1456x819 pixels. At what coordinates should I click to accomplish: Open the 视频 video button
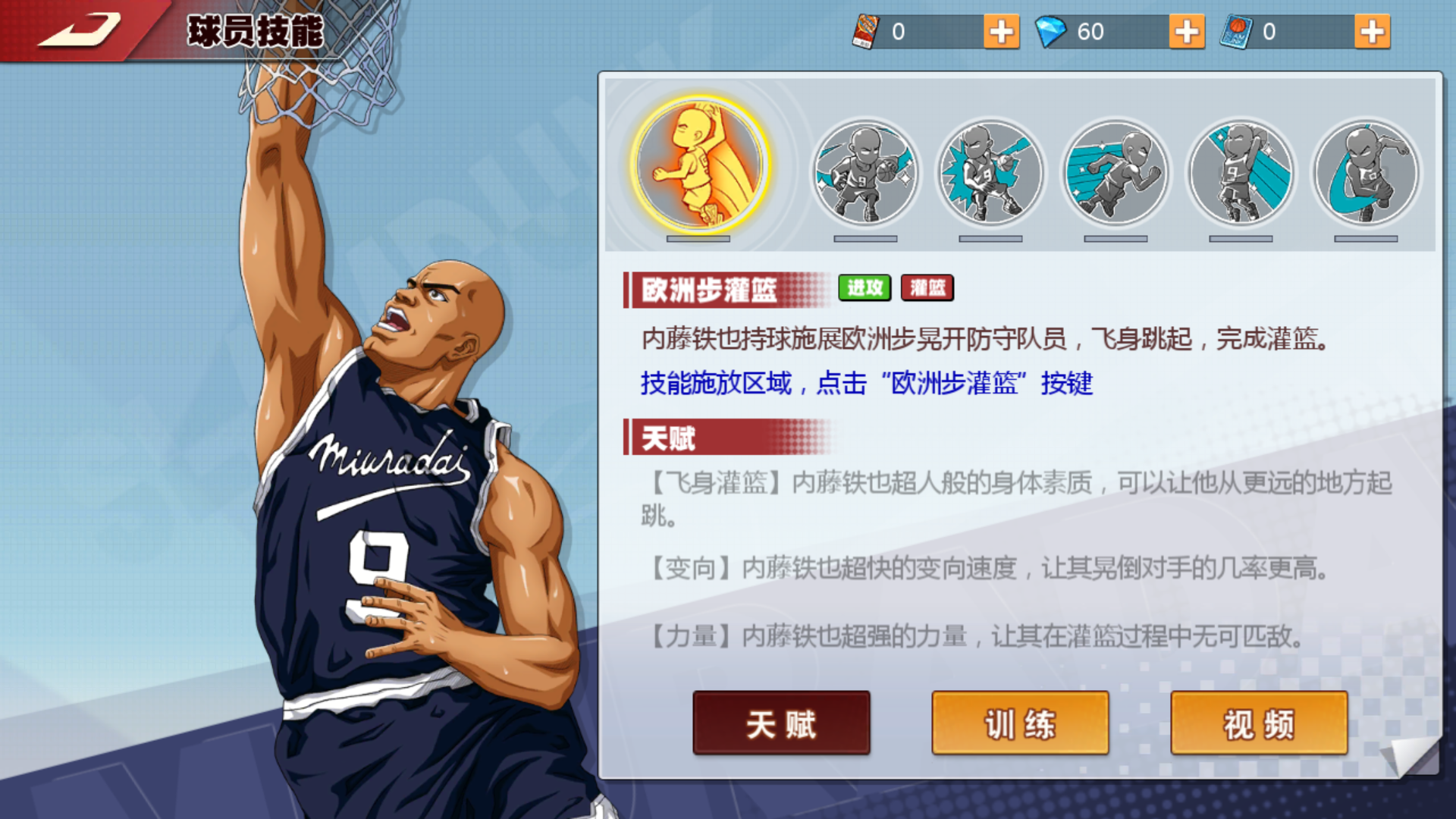coord(1259,723)
